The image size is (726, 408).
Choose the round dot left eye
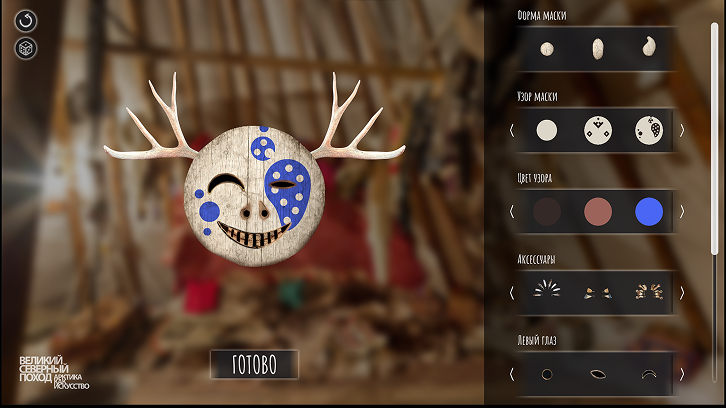pyautogui.click(x=546, y=374)
